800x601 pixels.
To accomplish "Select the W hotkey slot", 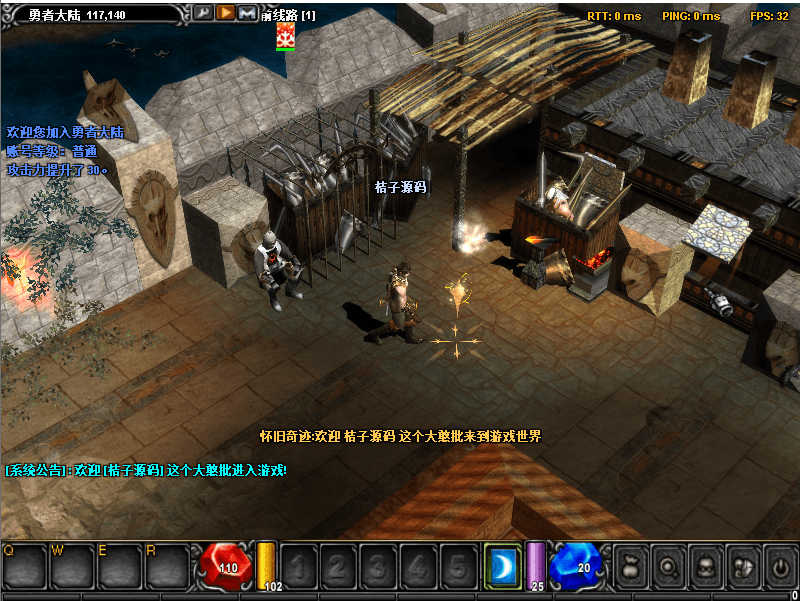I will (72, 567).
